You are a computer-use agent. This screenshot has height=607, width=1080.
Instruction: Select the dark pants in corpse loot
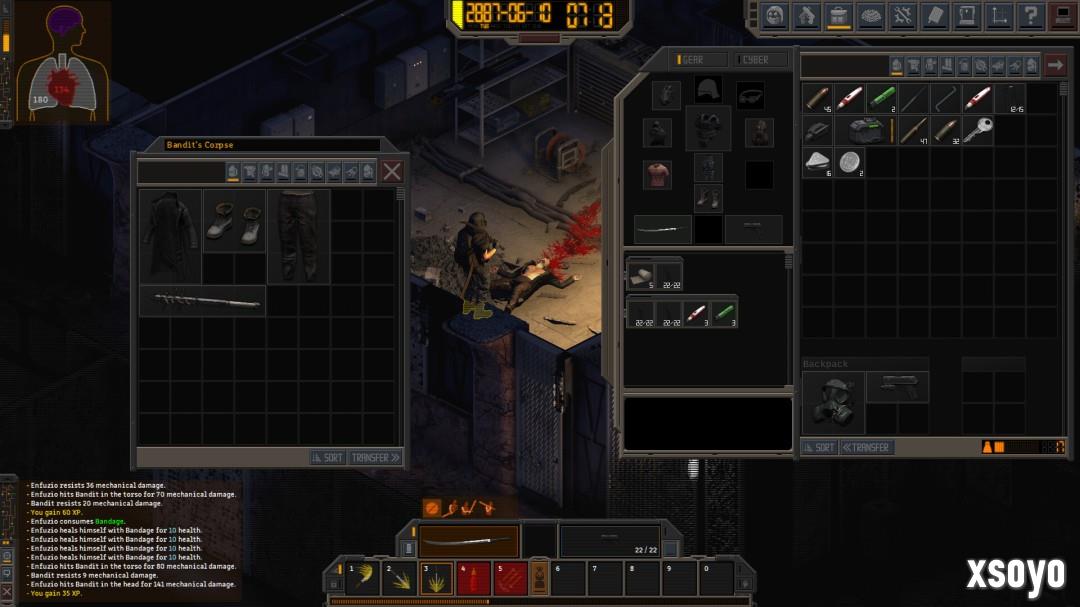(297, 235)
